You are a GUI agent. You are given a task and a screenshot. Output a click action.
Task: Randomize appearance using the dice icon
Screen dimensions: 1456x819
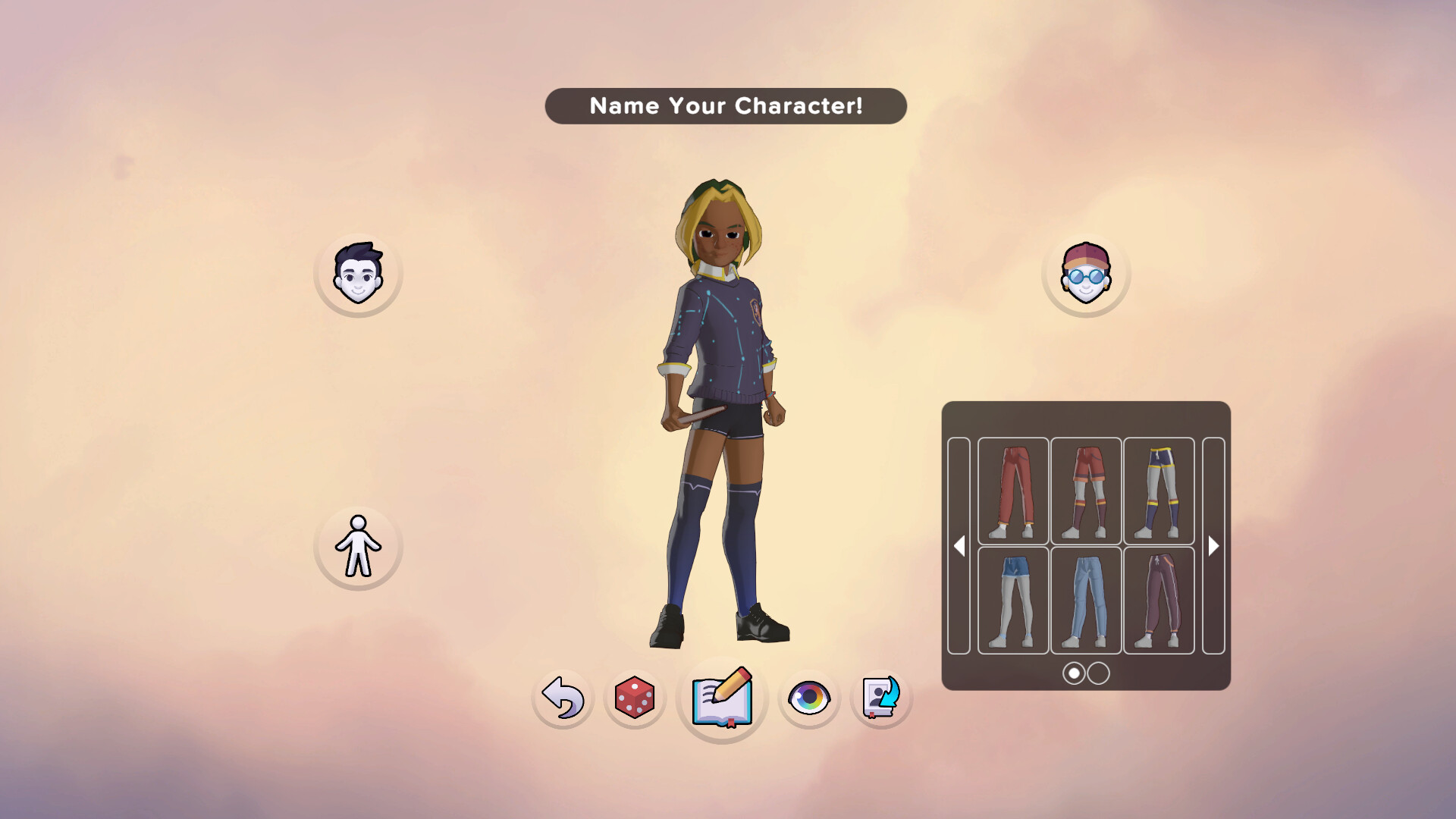[x=634, y=698]
